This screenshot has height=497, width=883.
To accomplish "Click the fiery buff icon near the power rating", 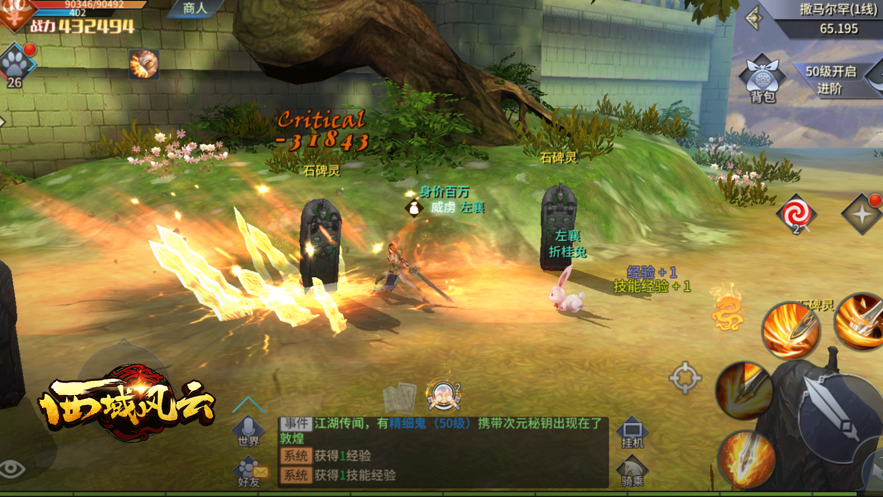I will pos(144,63).
